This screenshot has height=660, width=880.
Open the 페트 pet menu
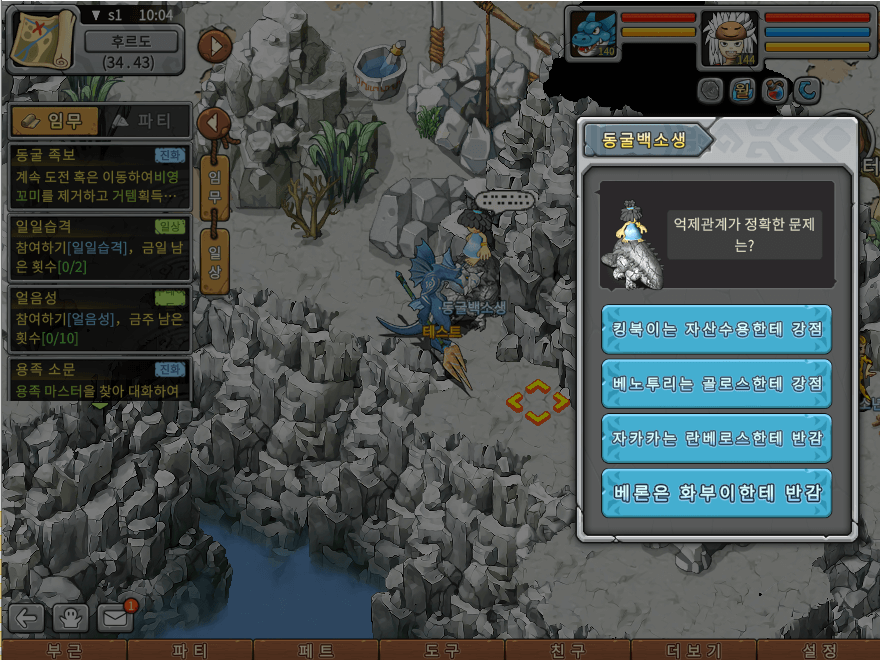tap(316, 650)
